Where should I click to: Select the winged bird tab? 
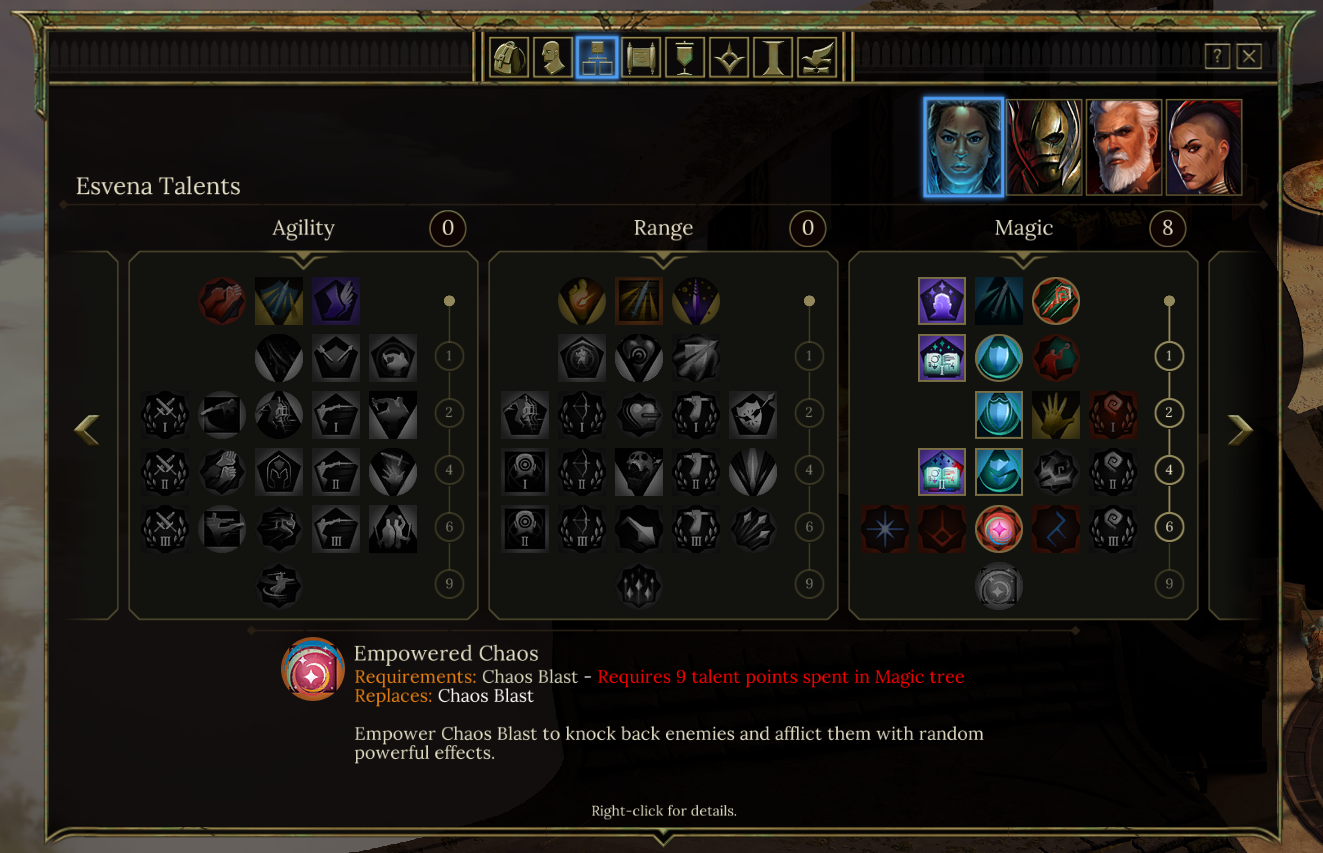coord(817,57)
